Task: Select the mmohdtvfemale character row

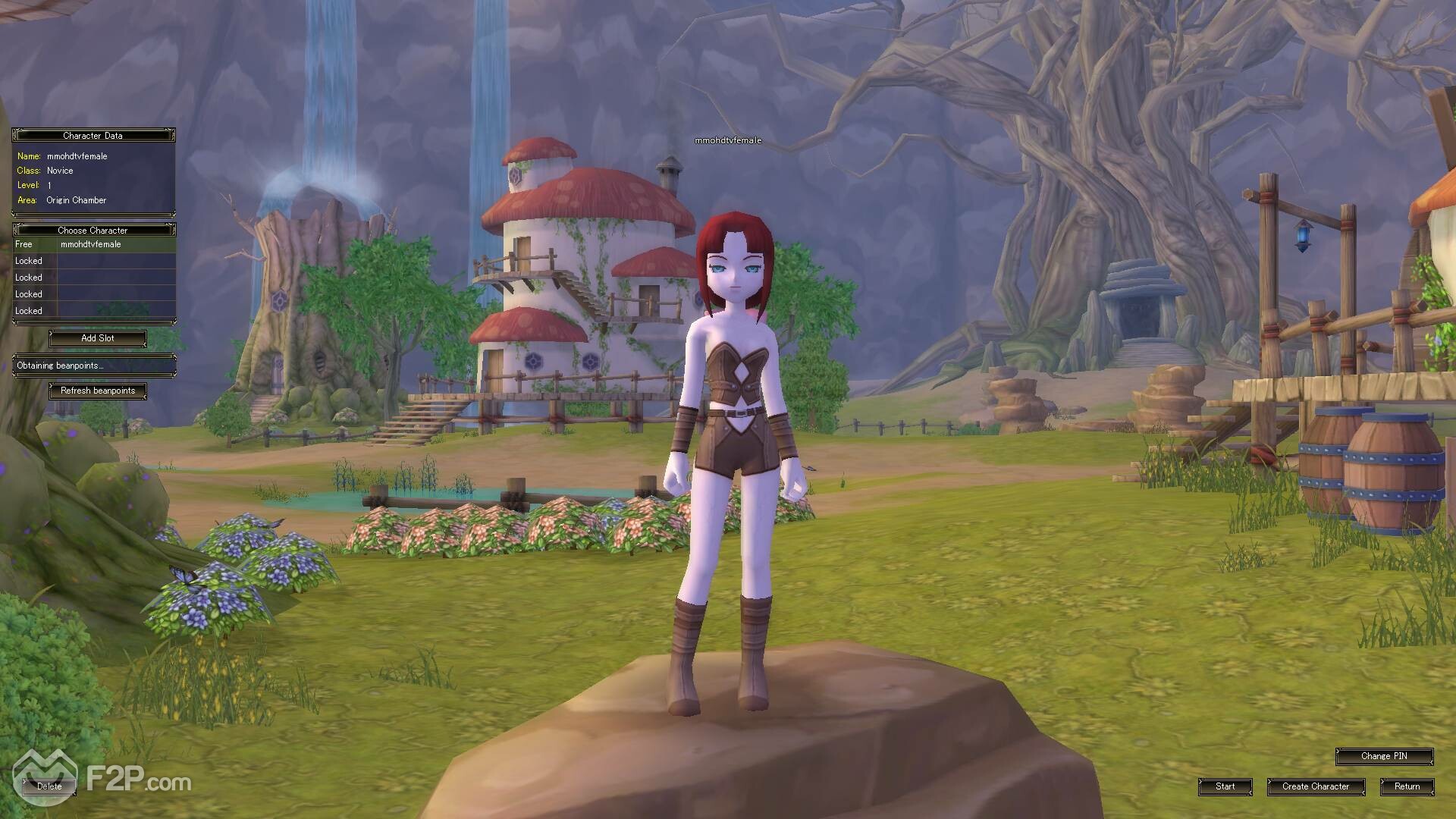Action: coord(94,245)
